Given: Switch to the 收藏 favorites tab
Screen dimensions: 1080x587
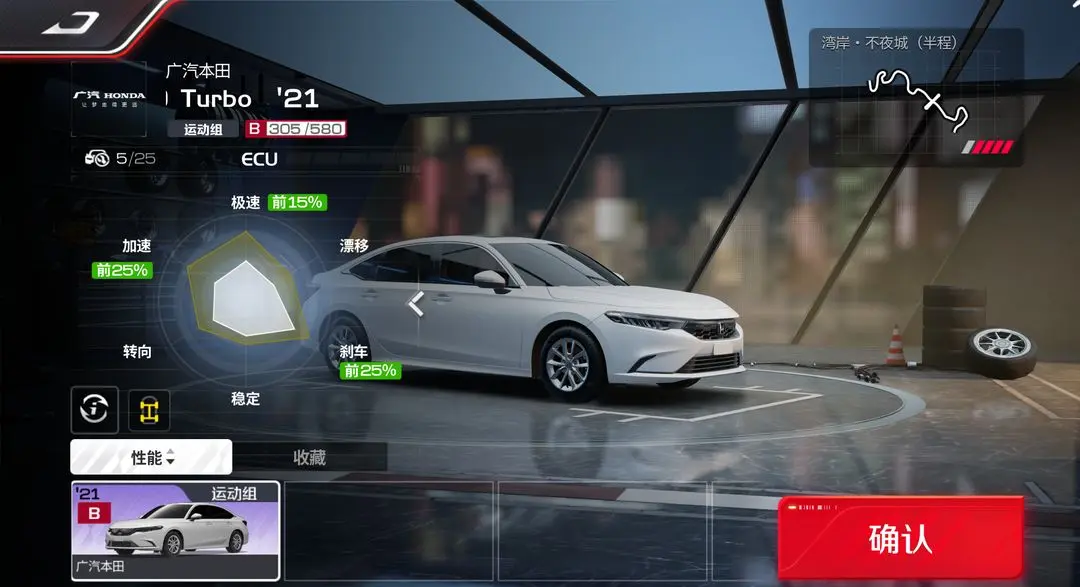Looking at the screenshot, I should [x=309, y=457].
